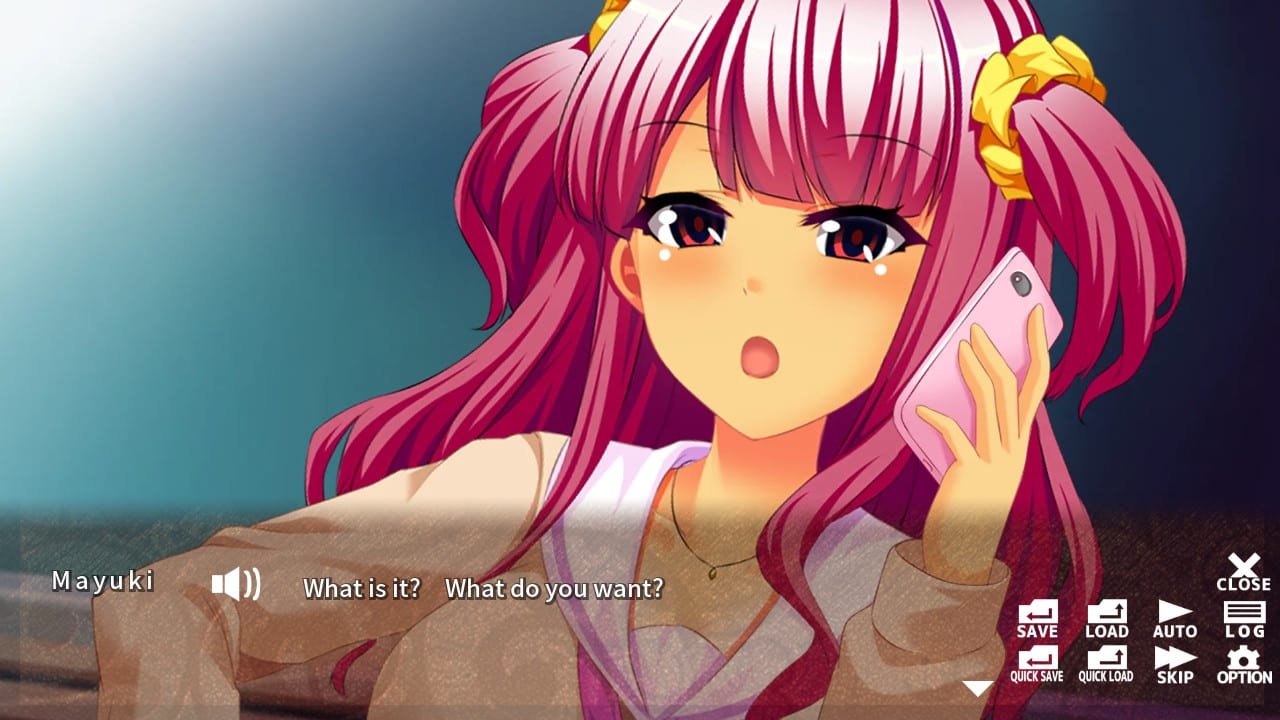Image resolution: width=1280 pixels, height=720 pixels.
Task: Select the SKIP fast-forward arrows
Action: [x=1174, y=660]
